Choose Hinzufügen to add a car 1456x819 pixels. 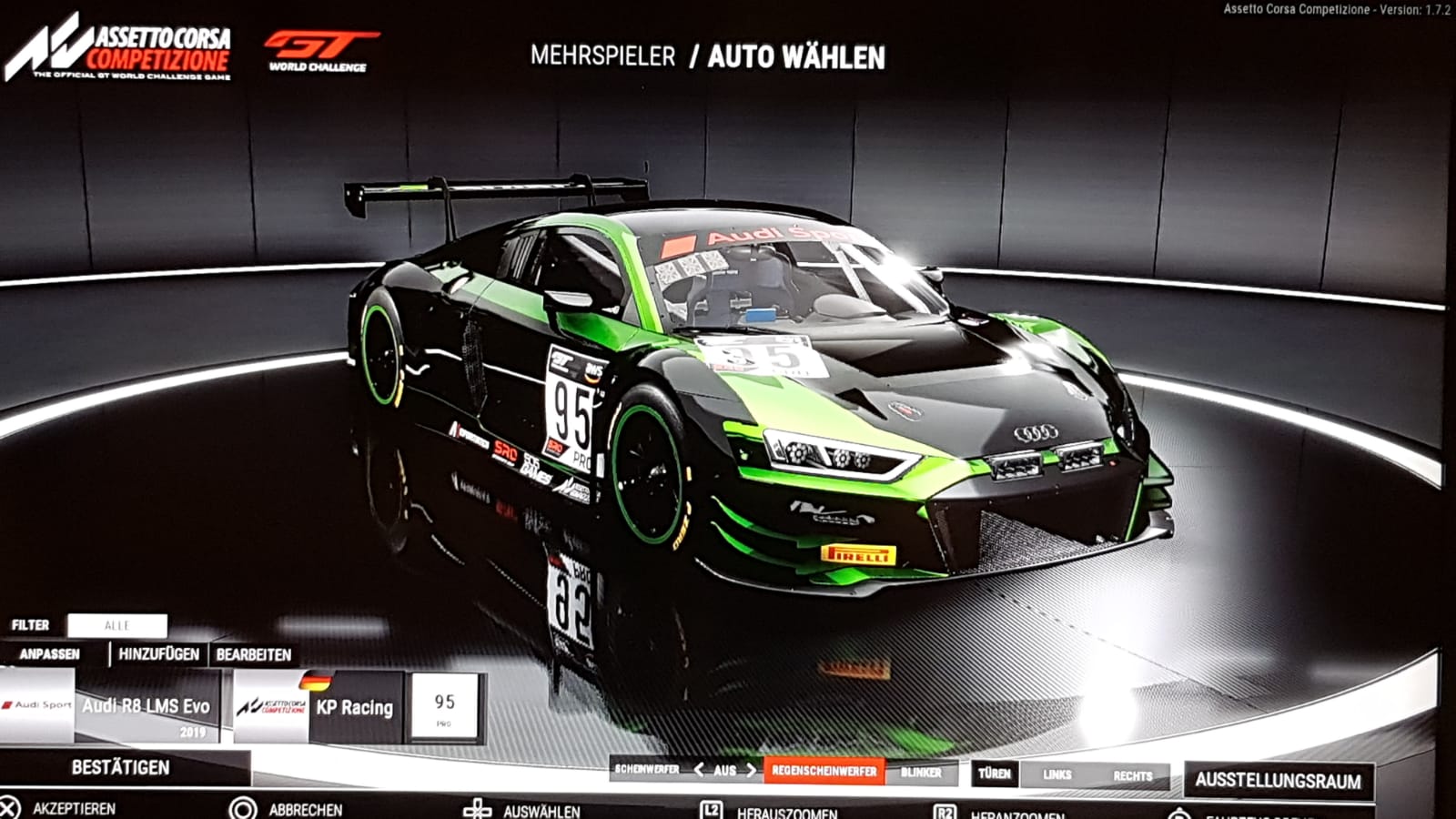coord(158,654)
